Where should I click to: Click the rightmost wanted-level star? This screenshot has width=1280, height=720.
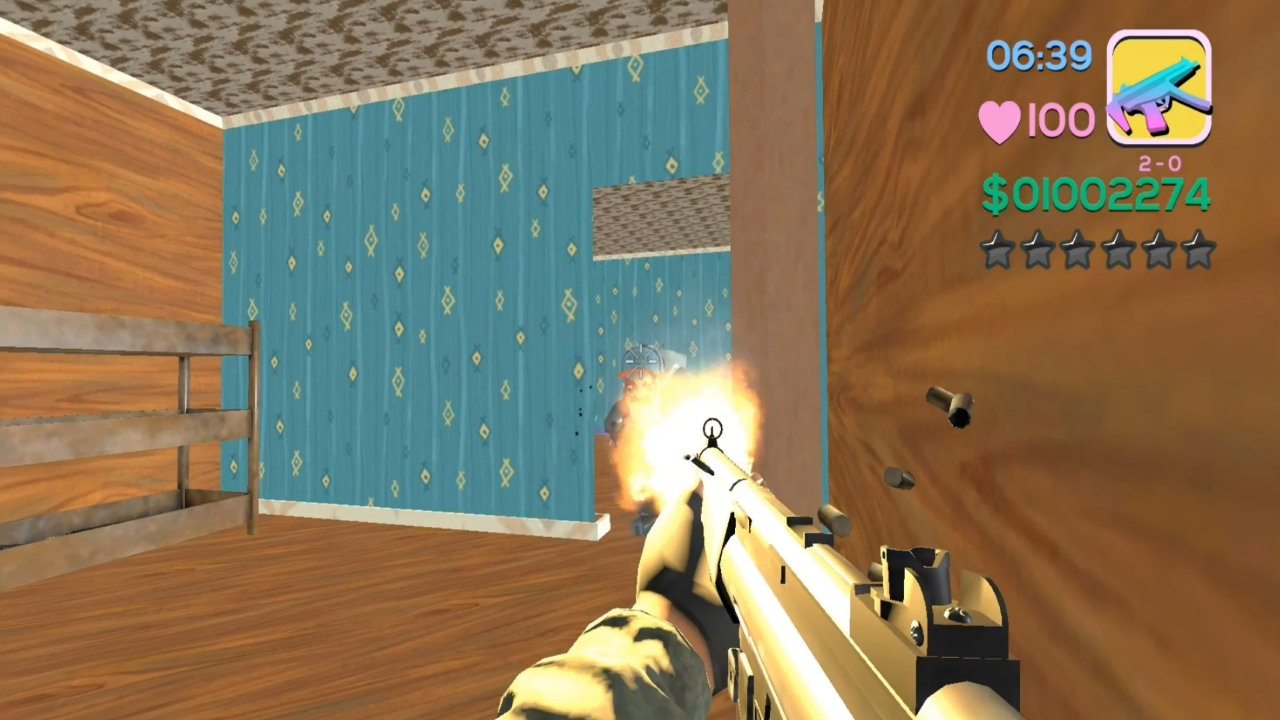1198,251
